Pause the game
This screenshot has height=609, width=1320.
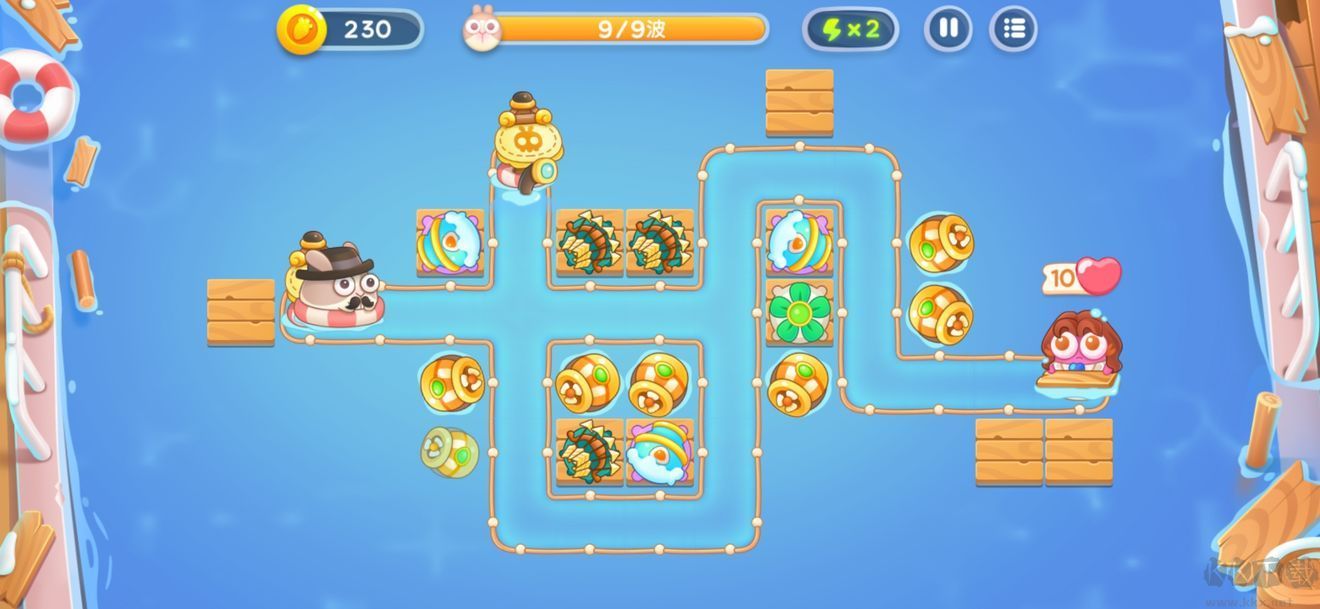tap(948, 29)
